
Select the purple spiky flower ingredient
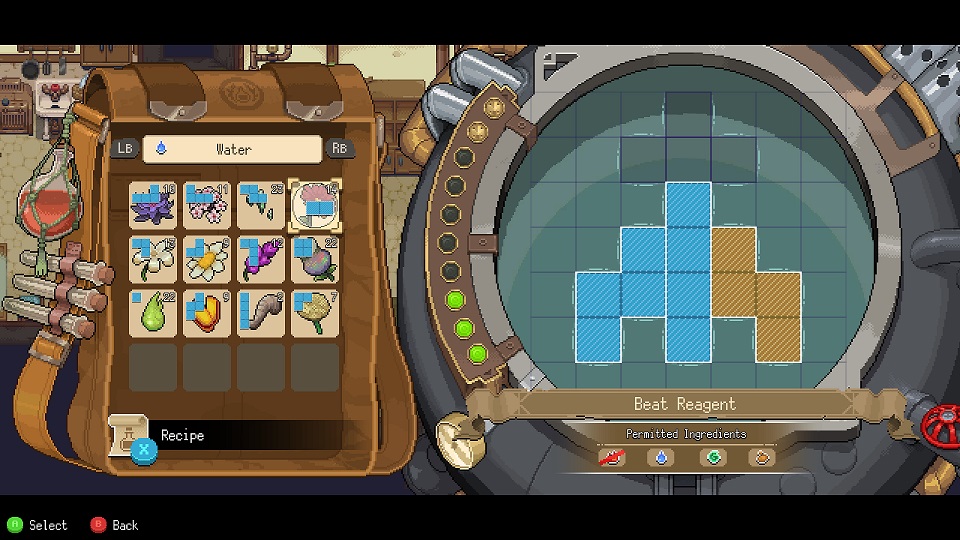coord(153,205)
